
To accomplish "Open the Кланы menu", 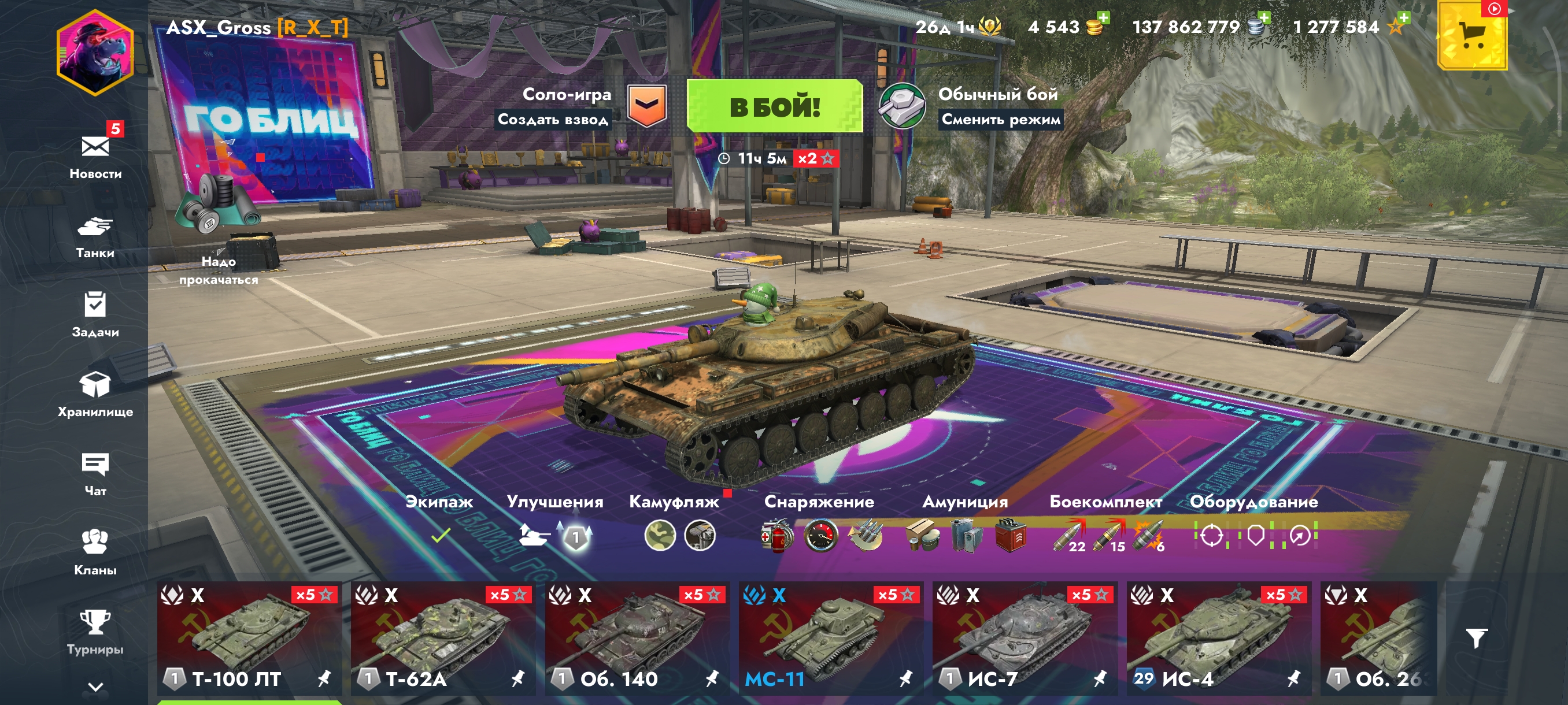I will [95, 552].
